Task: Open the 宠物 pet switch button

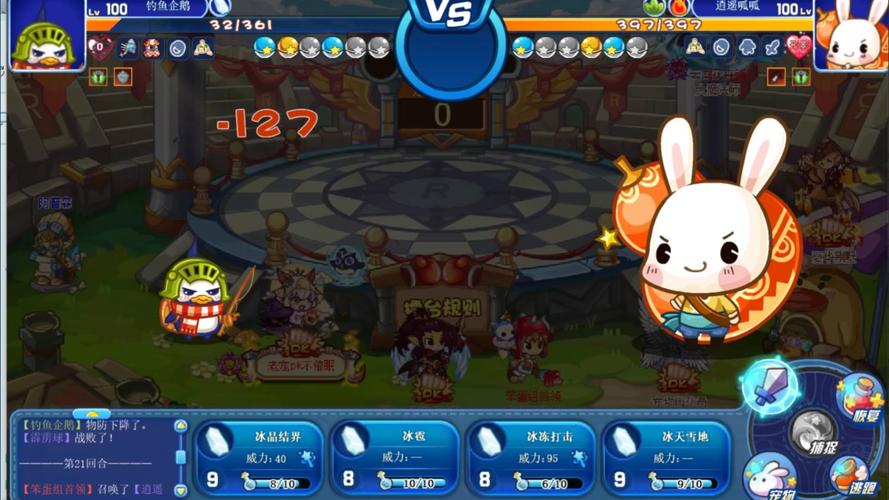Action: (770, 476)
